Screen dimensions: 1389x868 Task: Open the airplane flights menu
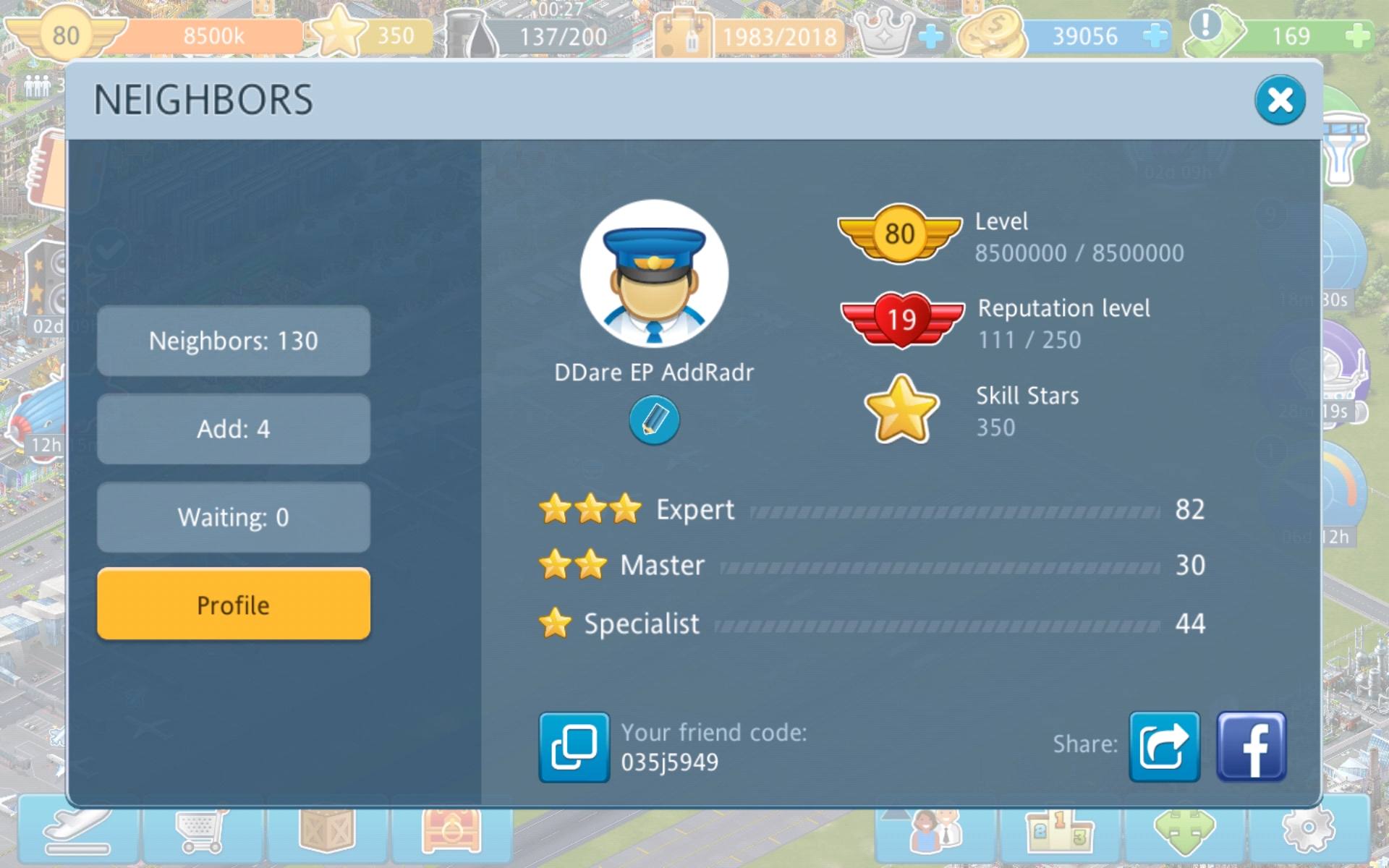[x=78, y=830]
